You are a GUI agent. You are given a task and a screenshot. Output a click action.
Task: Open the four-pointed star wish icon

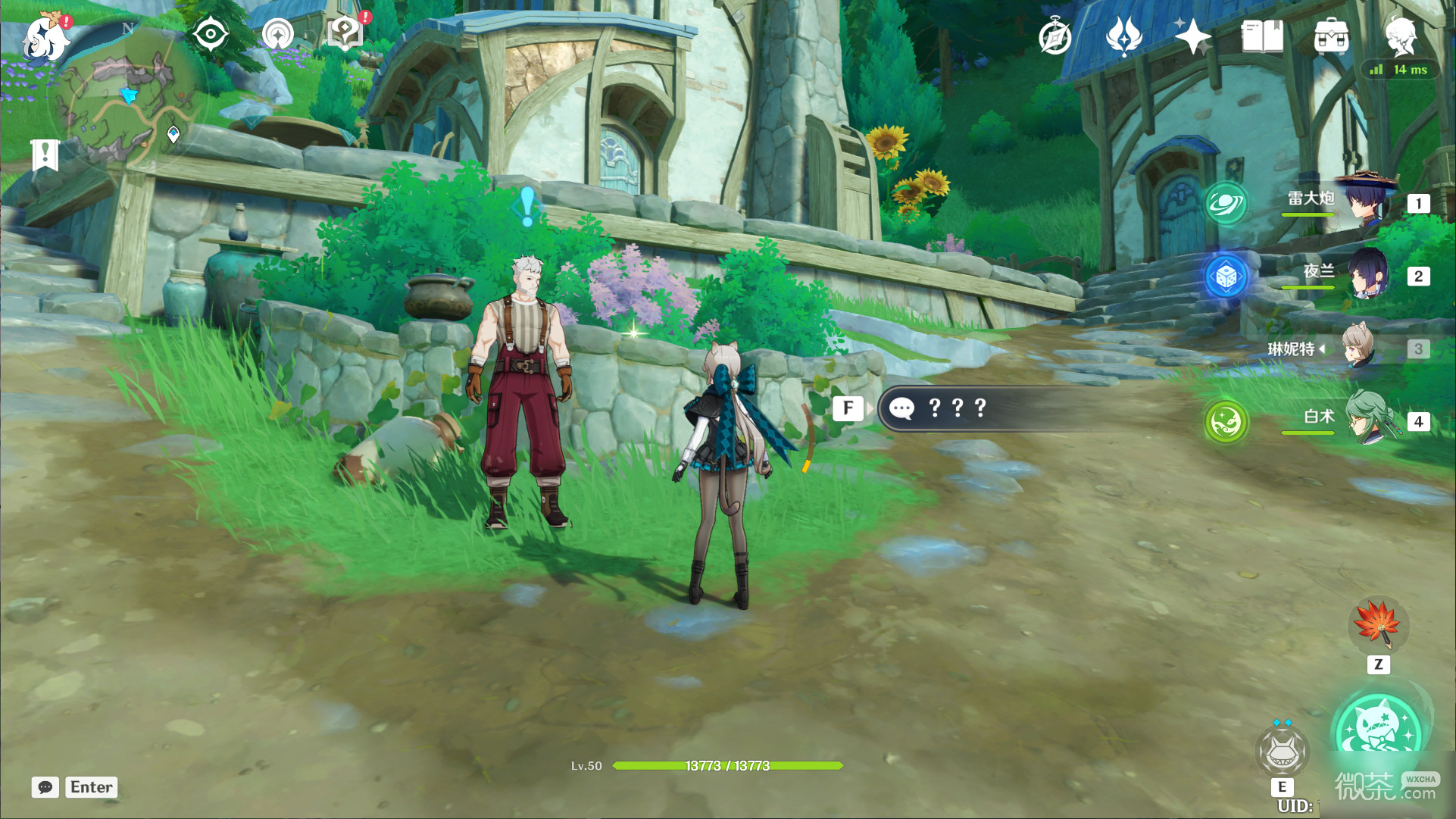click(1192, 36)
